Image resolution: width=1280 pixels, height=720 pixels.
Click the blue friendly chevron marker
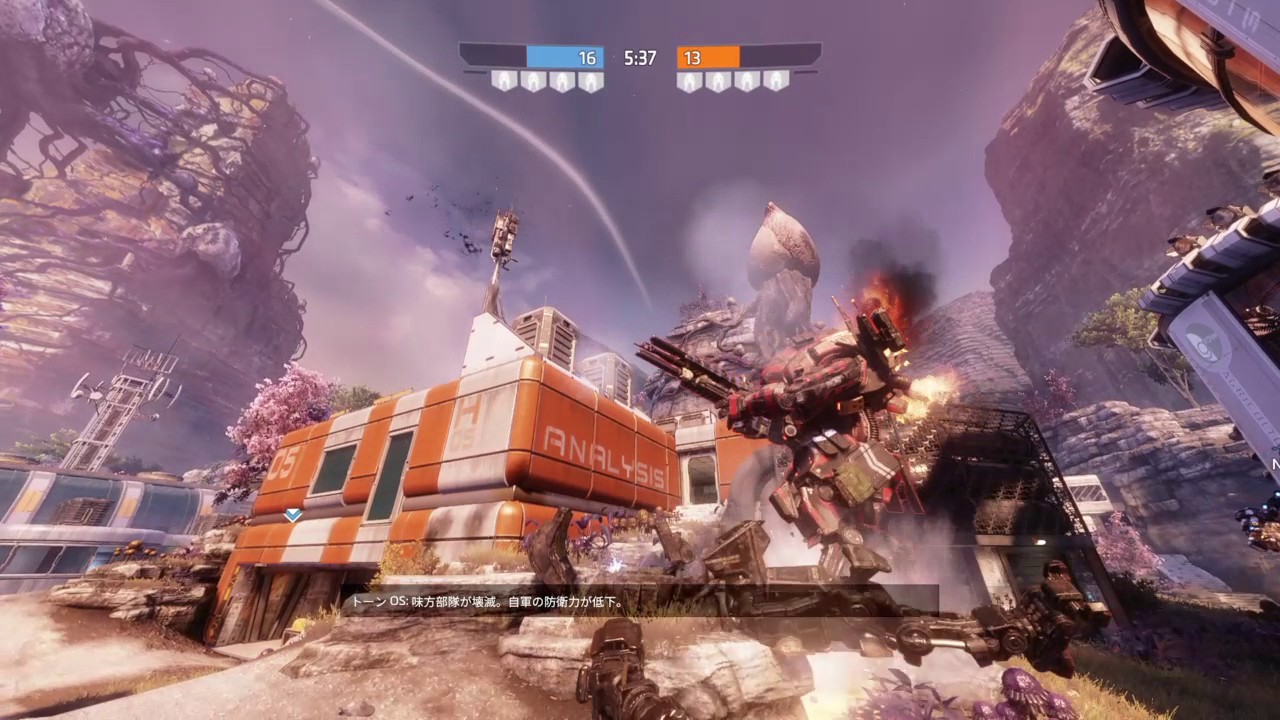(293, 515)
